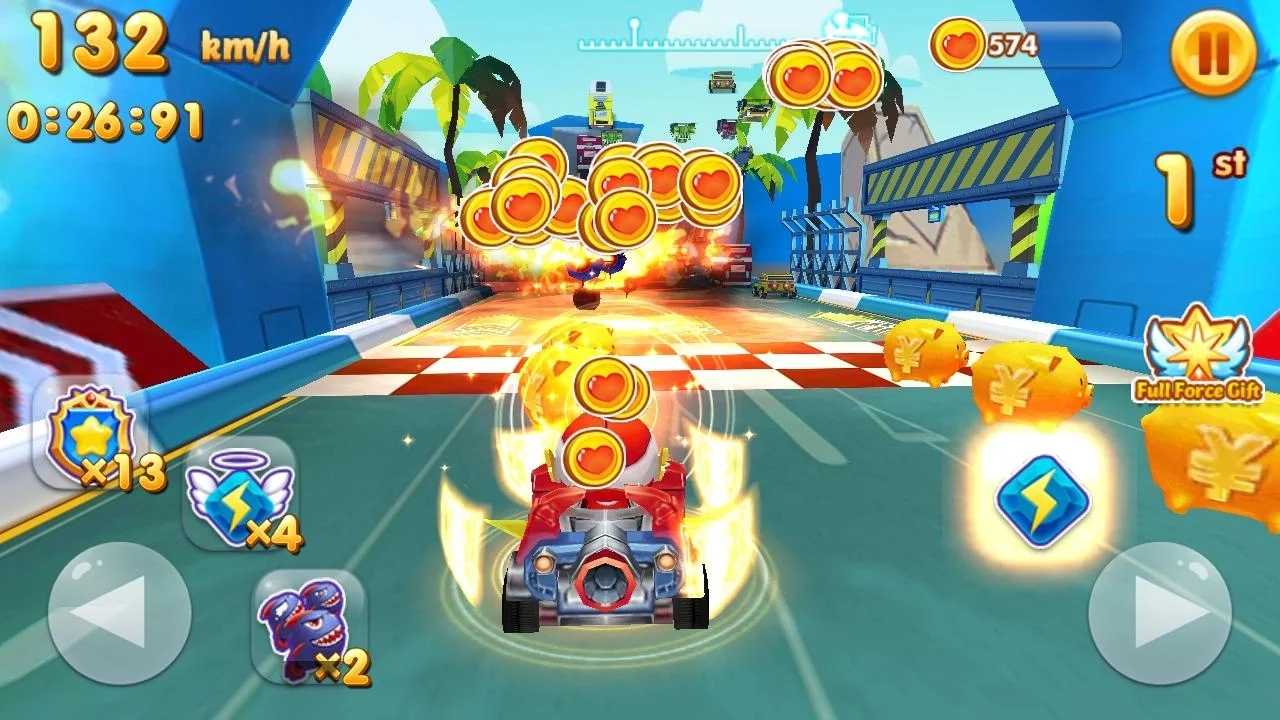Activate the star shield item showing x13
The image size is (1280, 720).
click(x=88, y=430)
